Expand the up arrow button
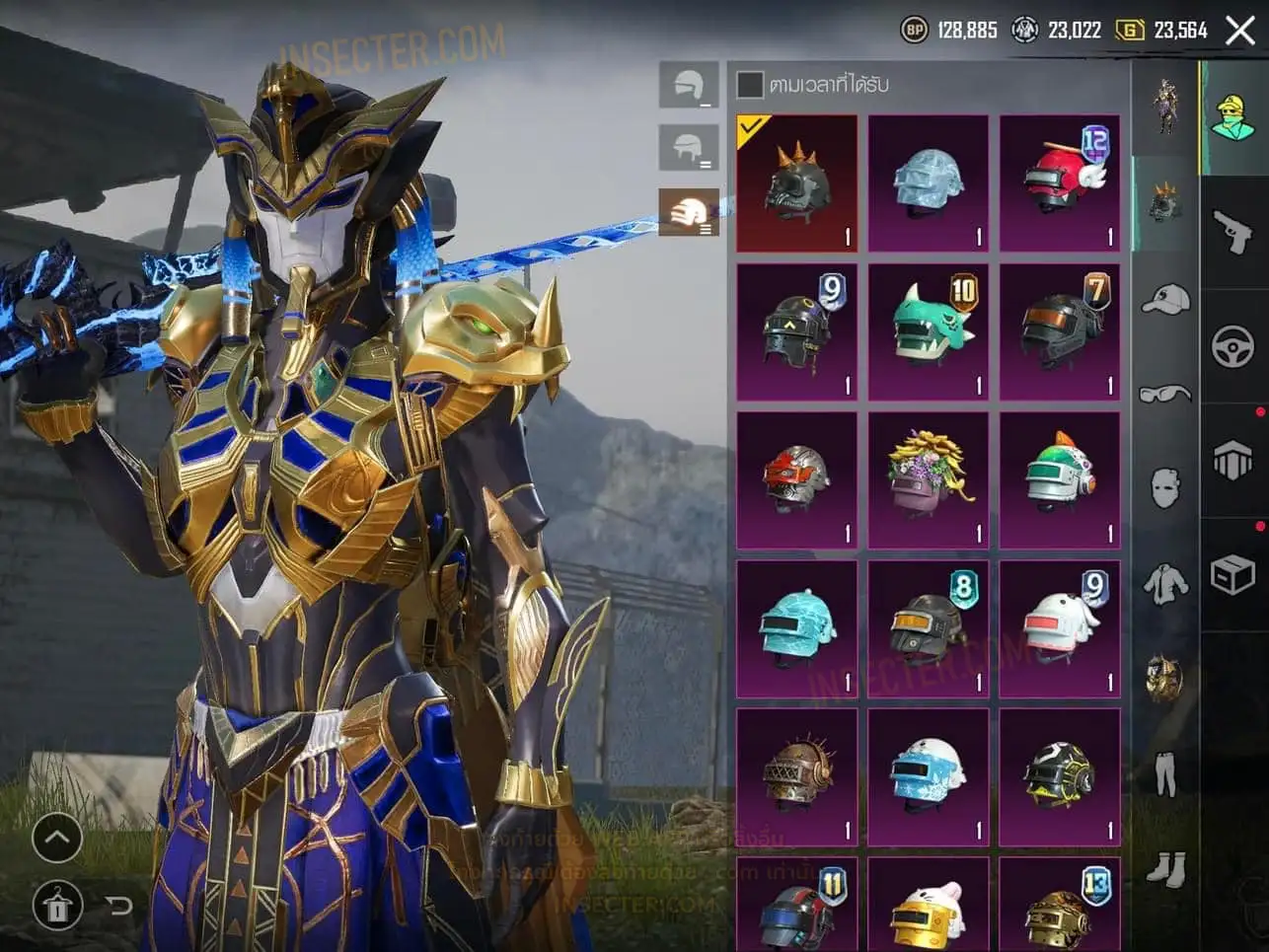This screenshot has width=1269, height=952. [x=57, y=840]
